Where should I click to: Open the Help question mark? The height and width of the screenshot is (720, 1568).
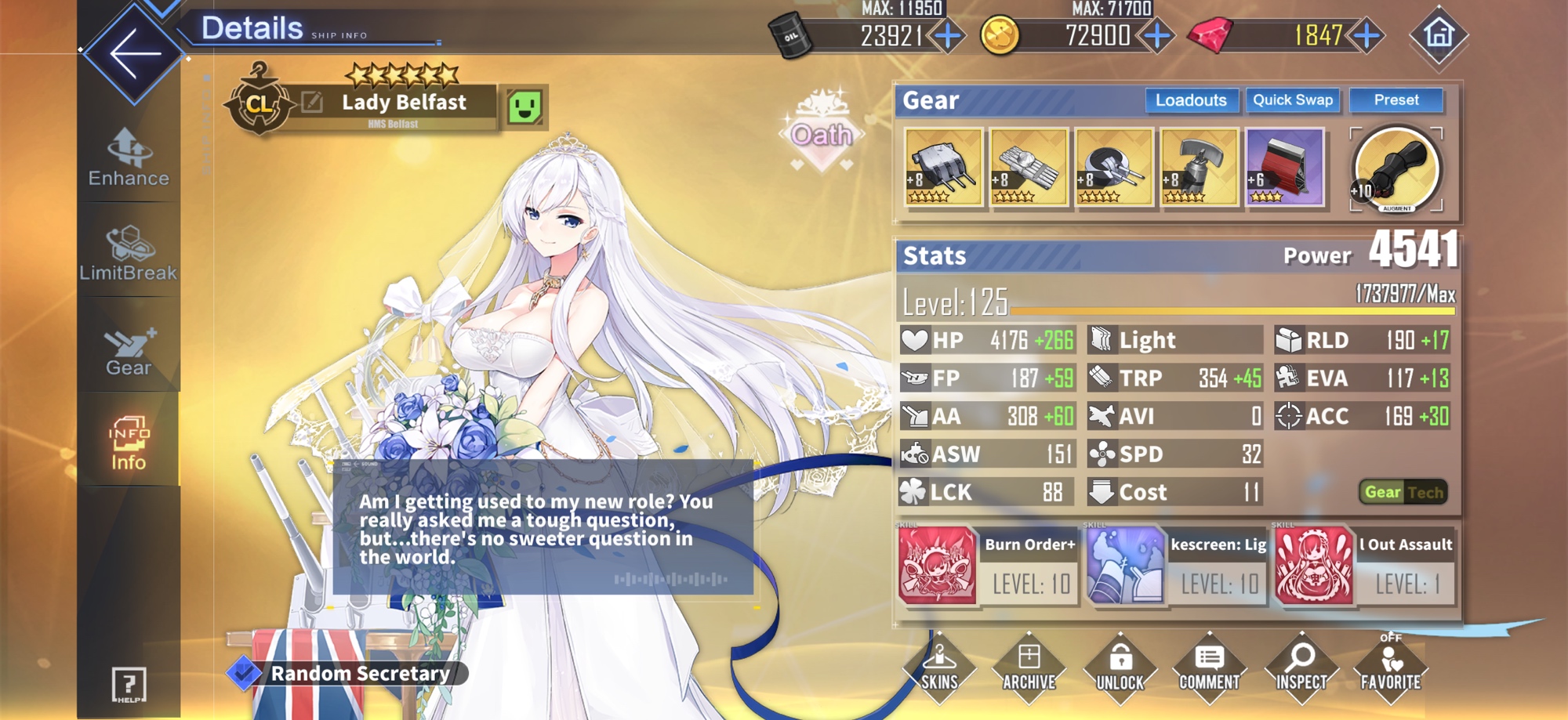coord(129,684)
